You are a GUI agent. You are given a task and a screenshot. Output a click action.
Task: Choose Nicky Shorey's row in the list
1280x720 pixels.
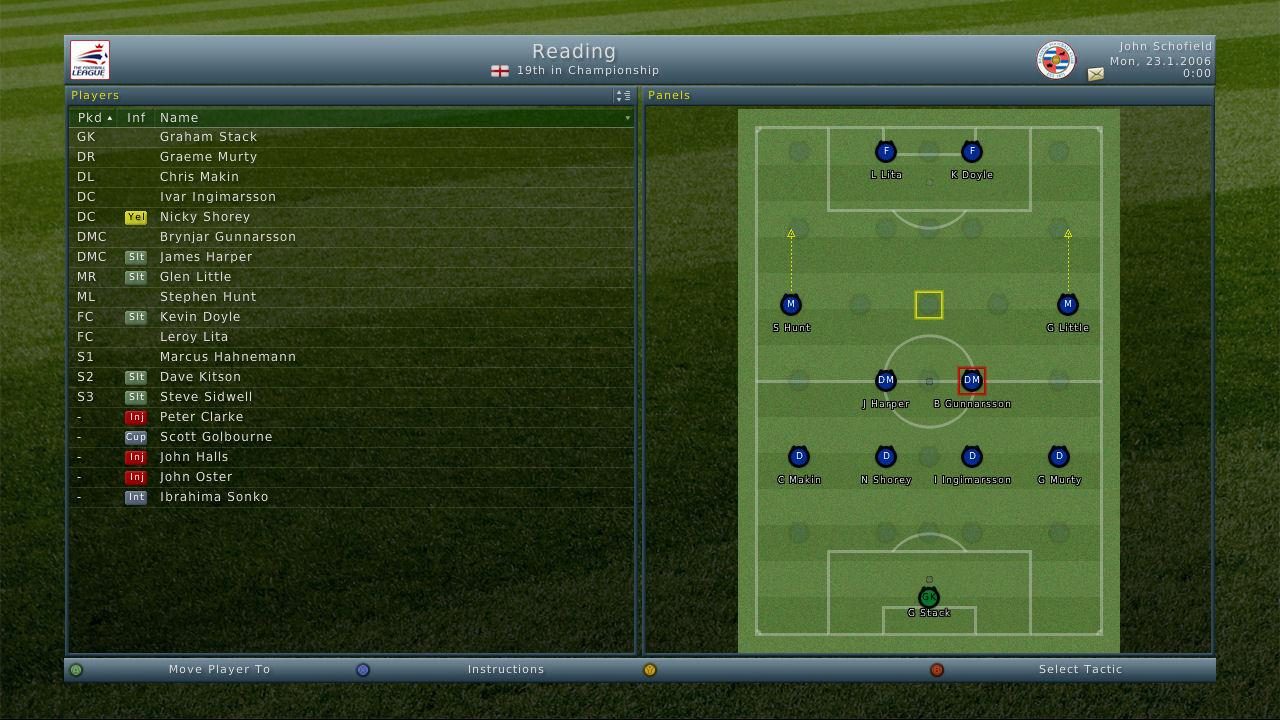click(205, 217)
